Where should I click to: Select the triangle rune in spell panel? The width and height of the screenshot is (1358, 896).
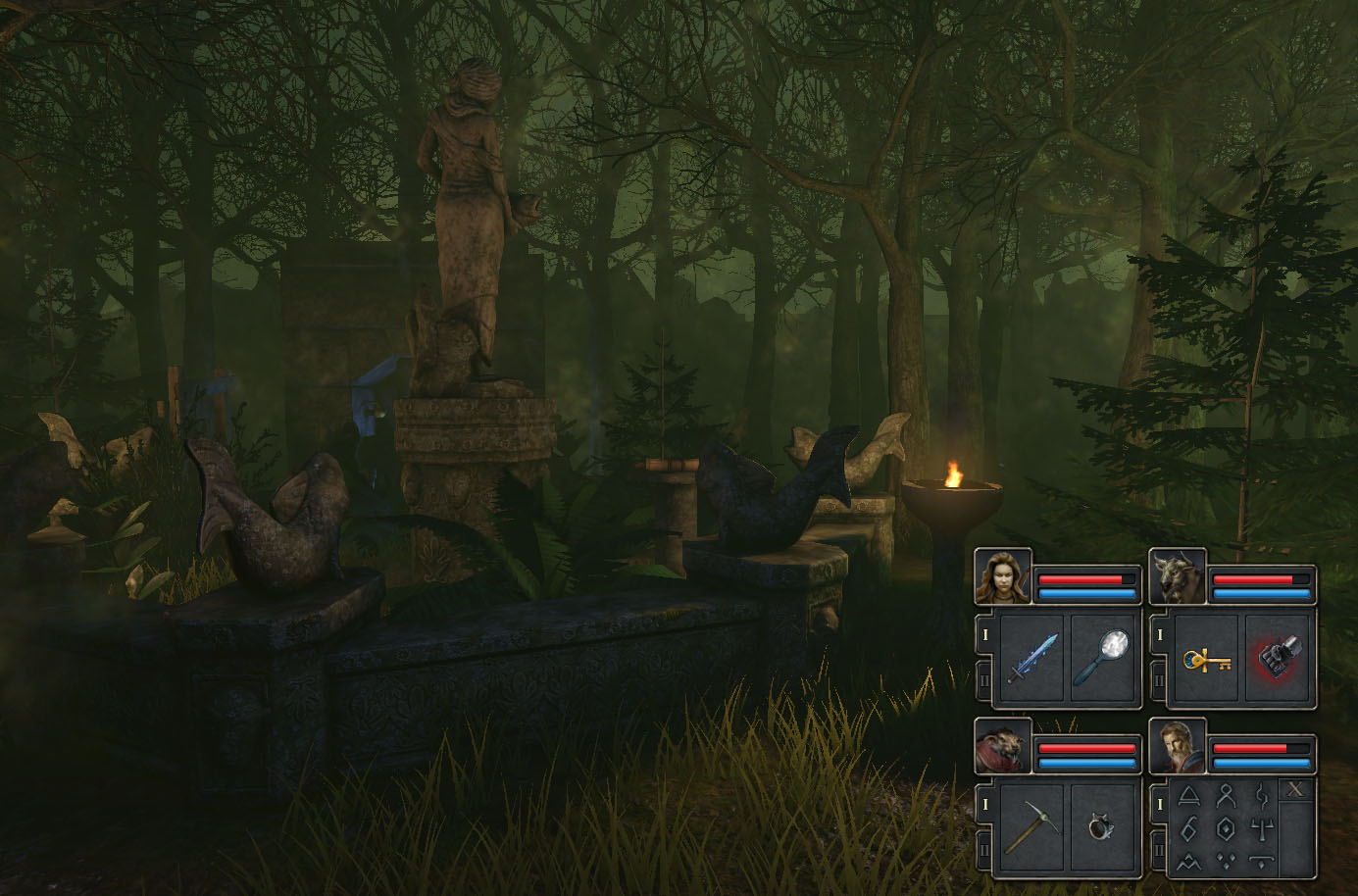(x=1189, y=795)
